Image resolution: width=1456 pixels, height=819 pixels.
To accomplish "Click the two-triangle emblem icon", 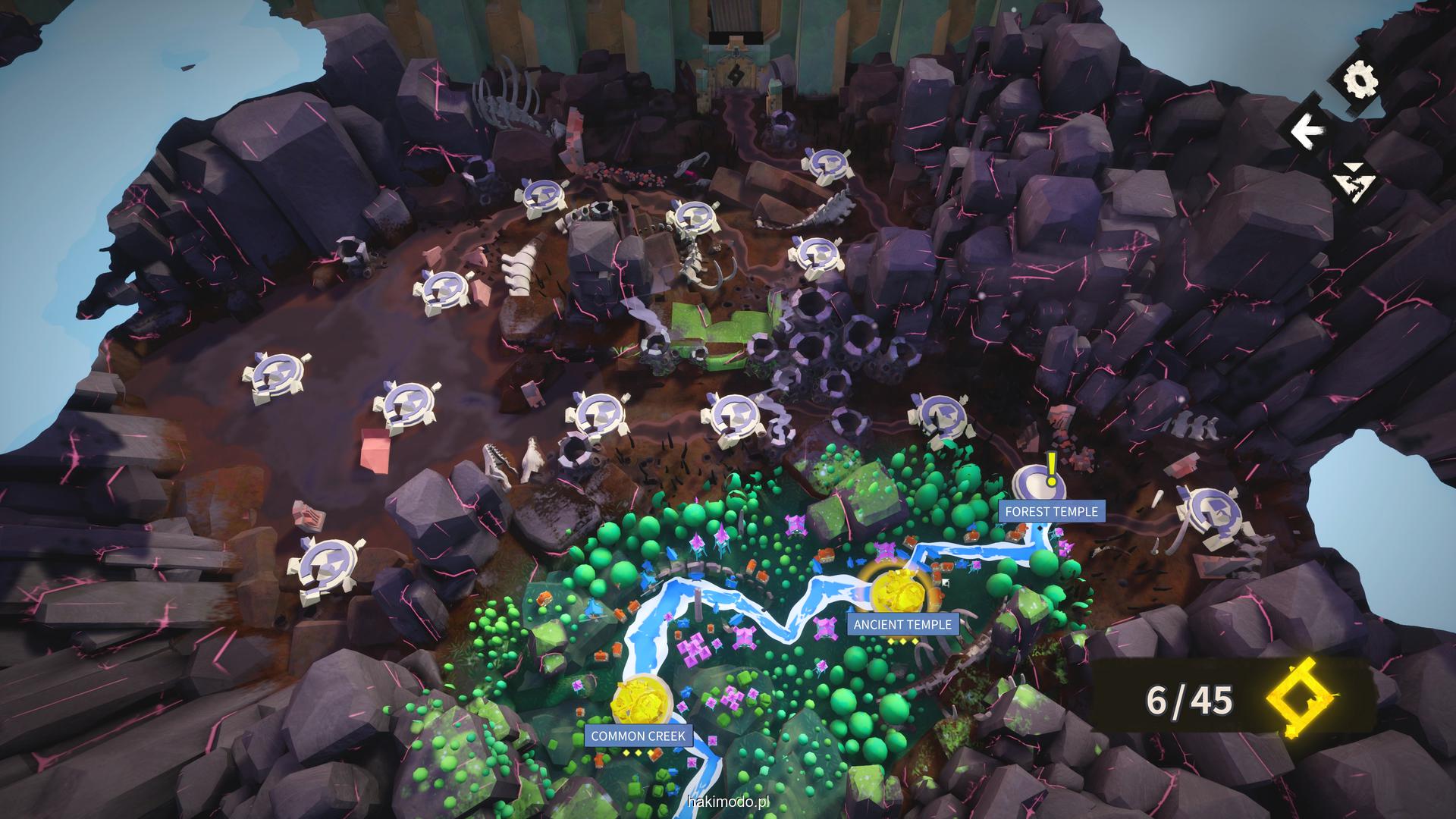I will 1354,182.
